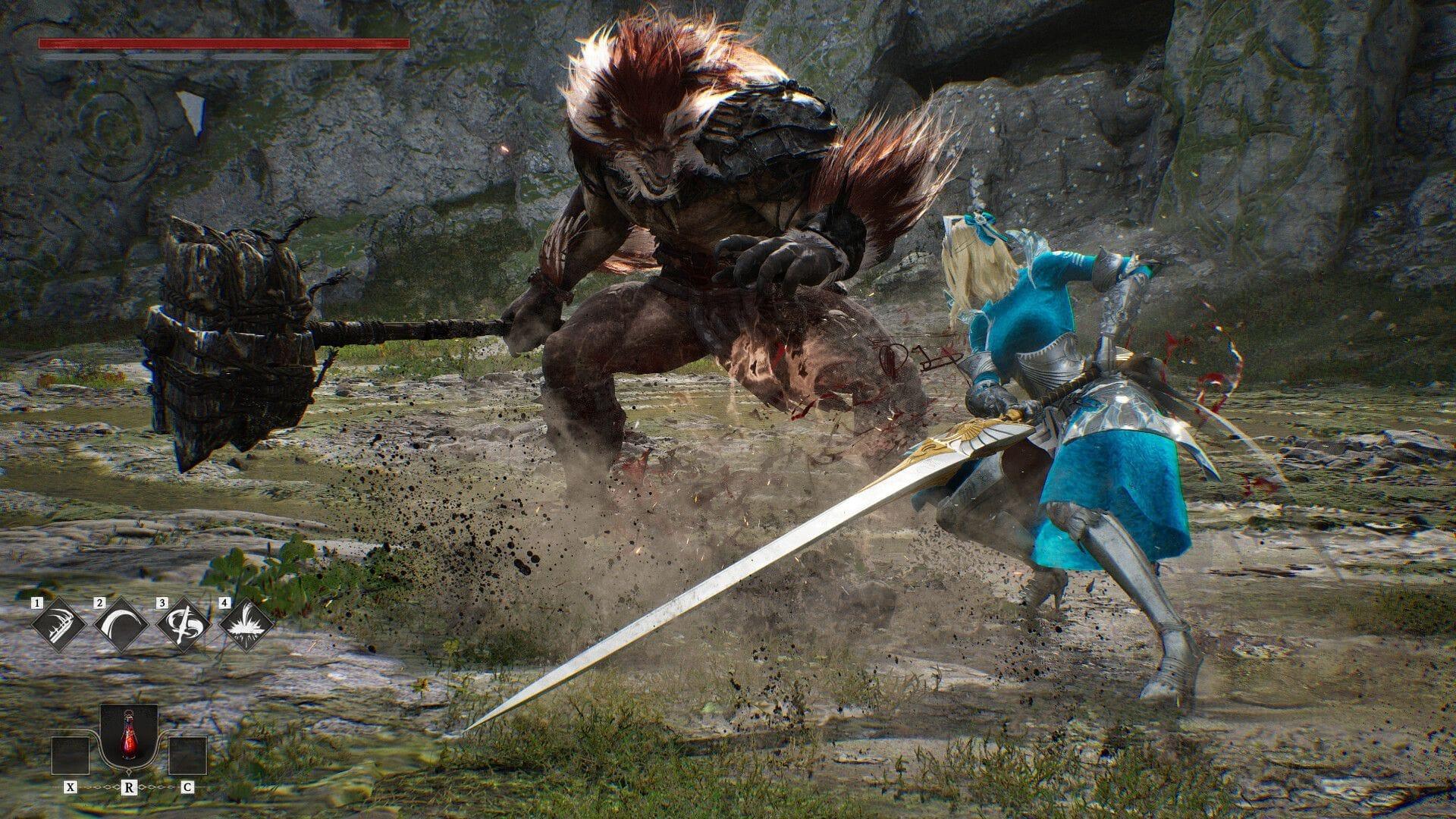Toggle the X keybind label
The image size is (1456, 819).
coord(71,787)
